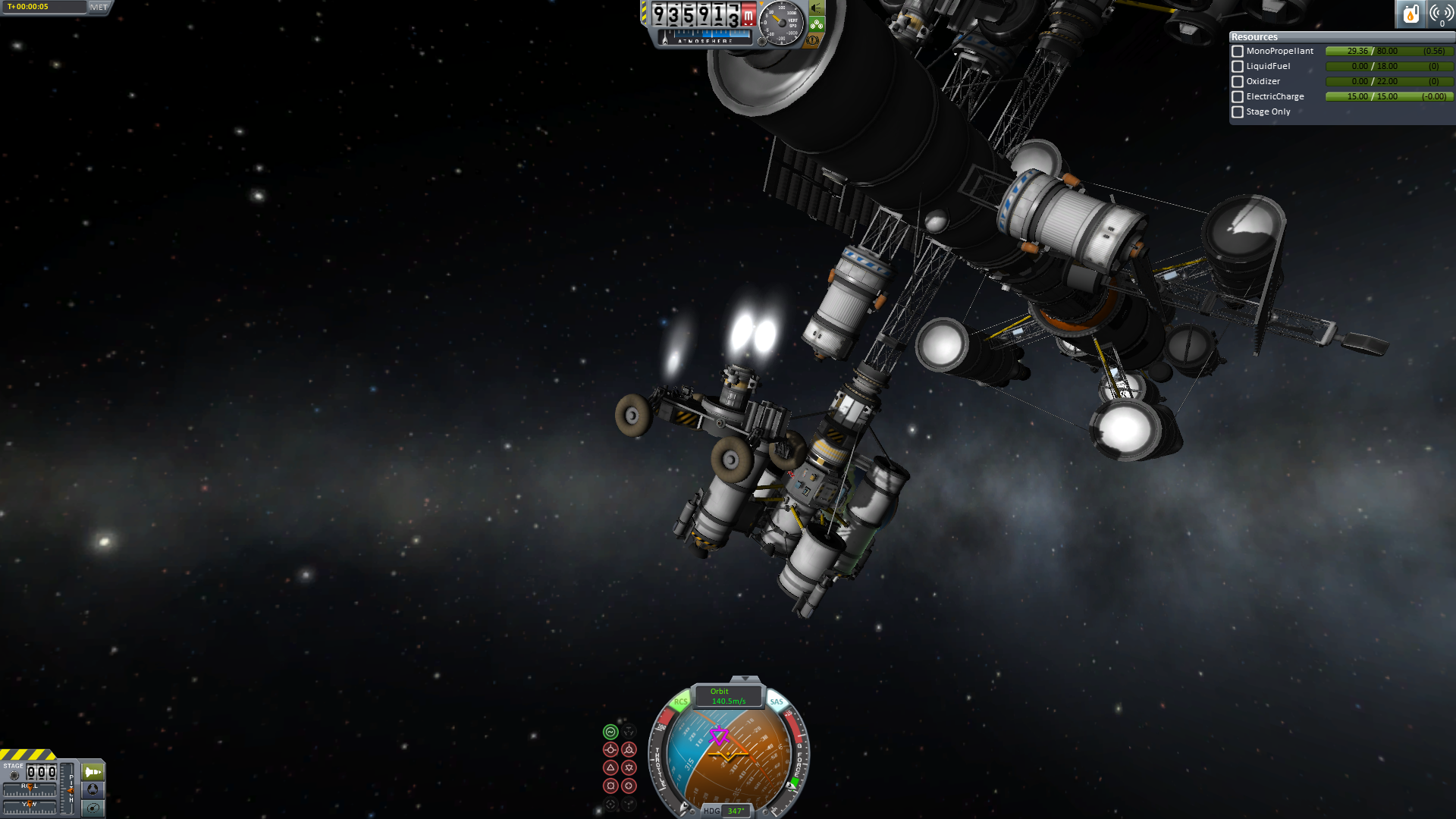Toggle the vessel lights button
This screenshot has height=819, width=1456.
(x=817, y=8)
